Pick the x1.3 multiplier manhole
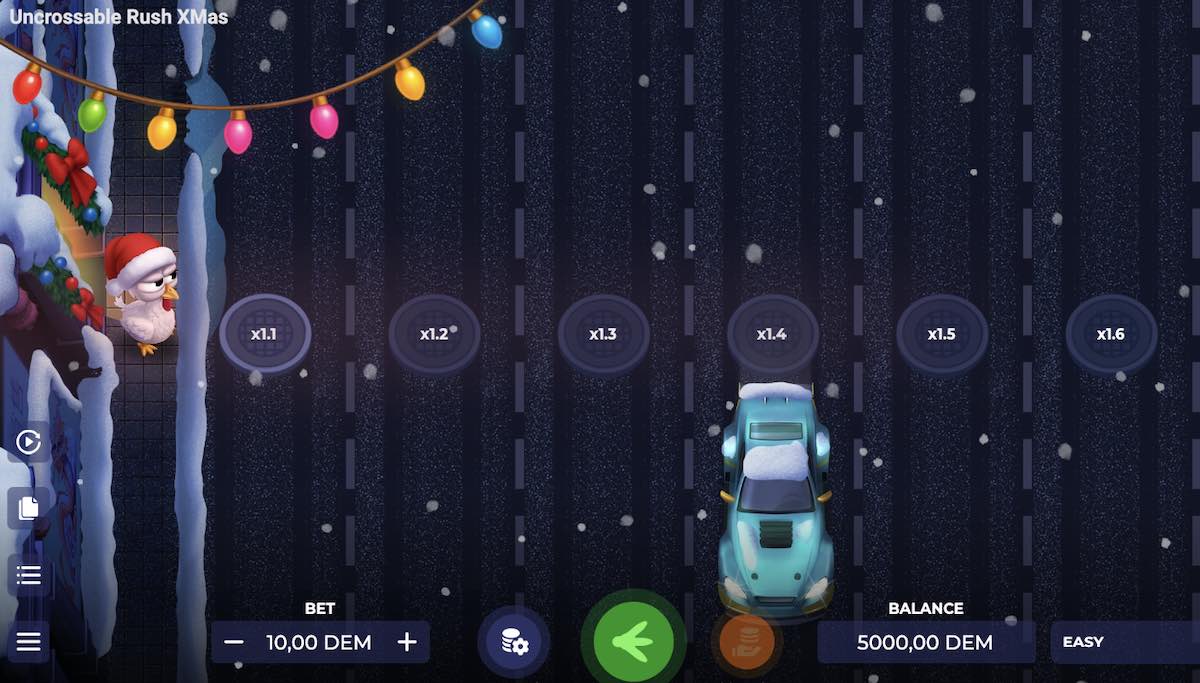 tap(603, 334)
